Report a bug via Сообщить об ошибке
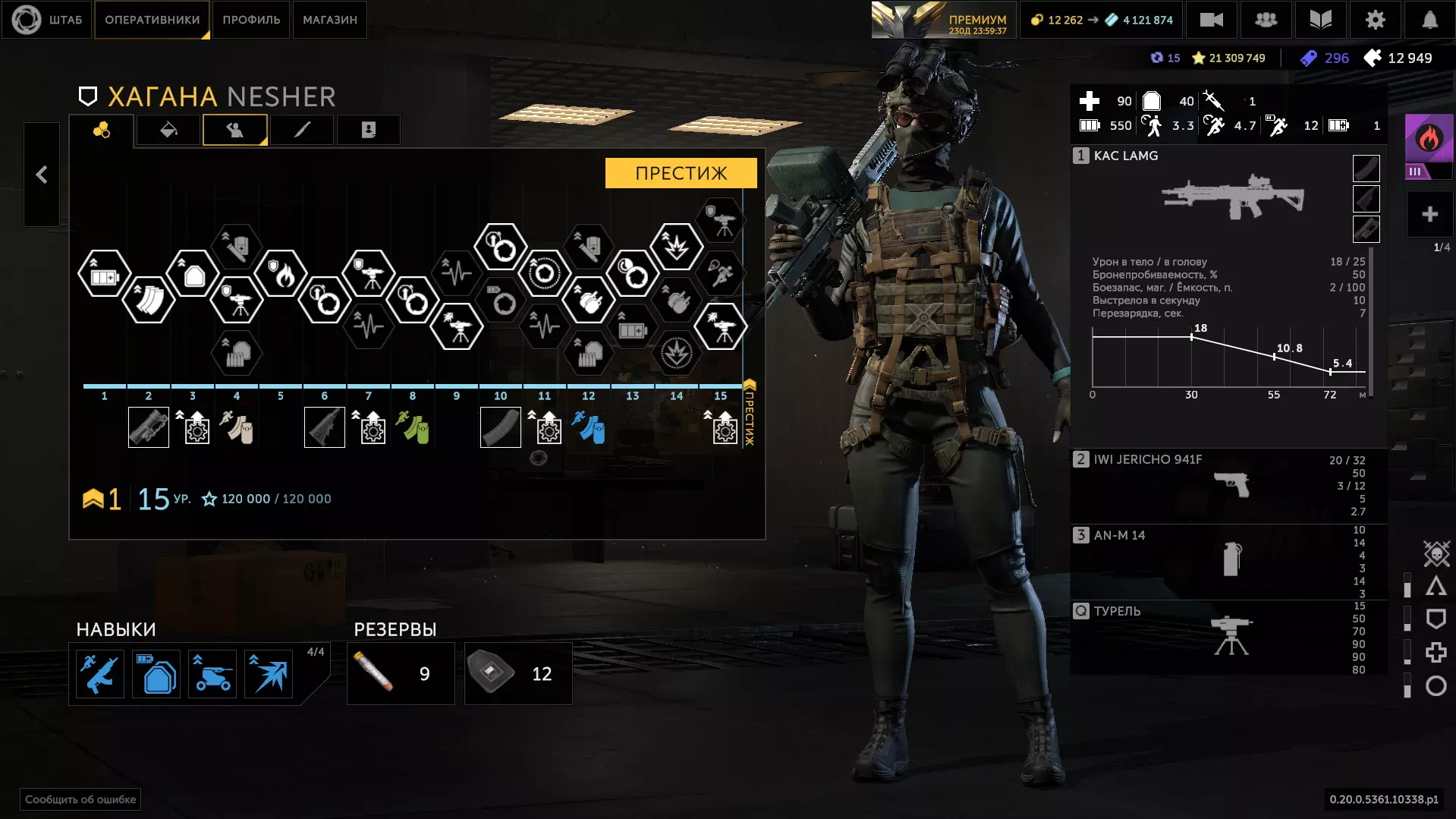The height and width of the screenshot is (819, 1456). 80,799
